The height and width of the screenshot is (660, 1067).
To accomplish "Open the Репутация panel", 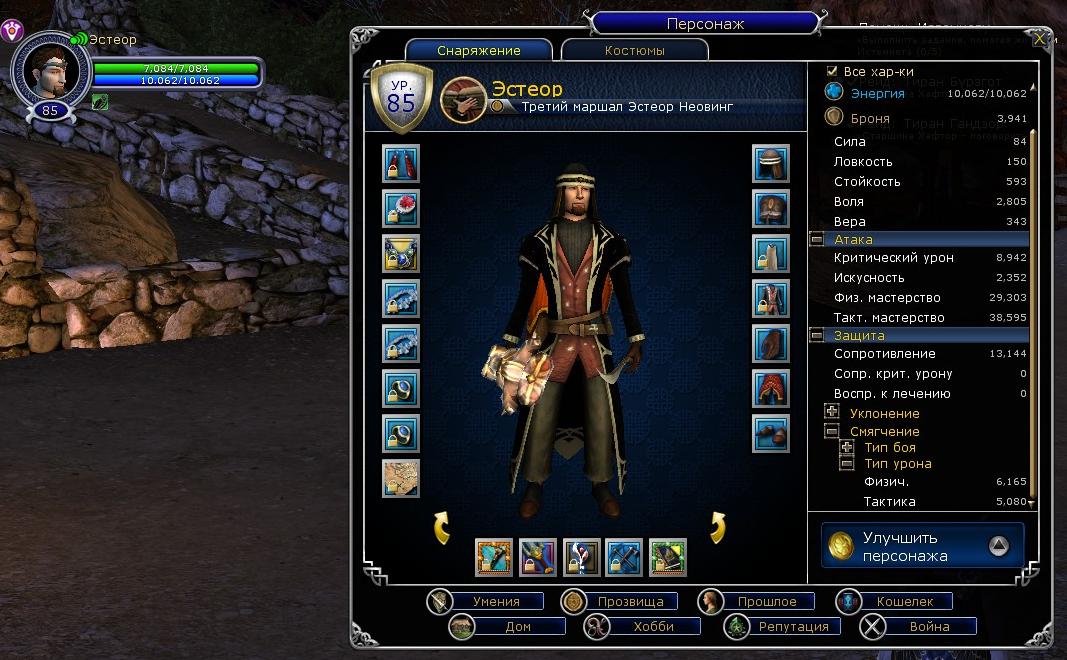I will [792, 626].
